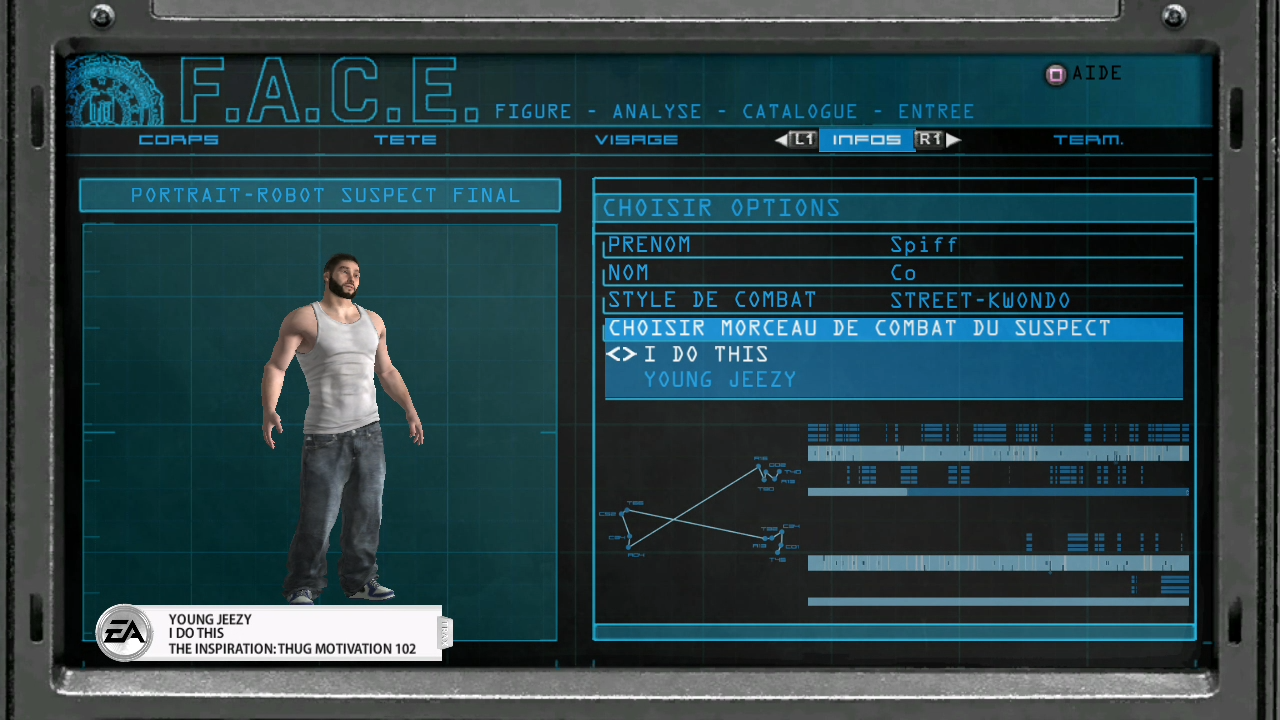This screenshot has width=1280, height=720.
Task: Switch to the CORPS tab
Action: pyautogui.click(x=178, y=140)
